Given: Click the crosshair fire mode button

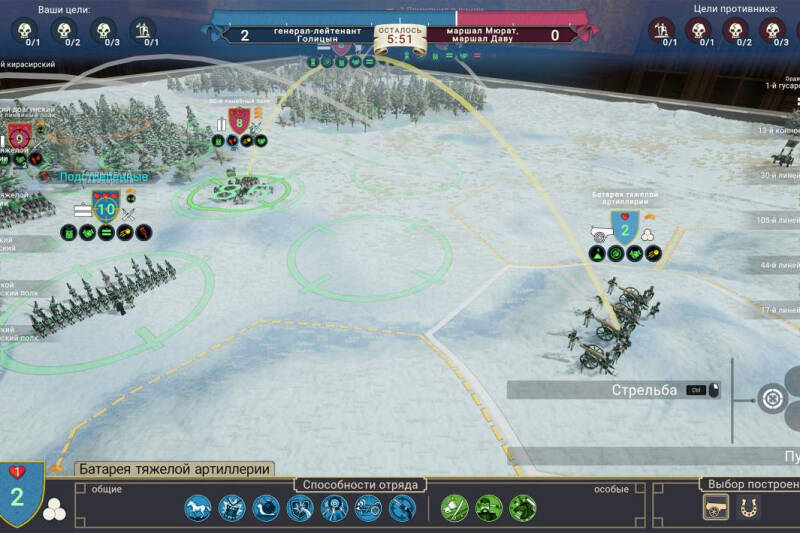Looking at the screenshot, I should pyautogui.click(x=772, y=399).
